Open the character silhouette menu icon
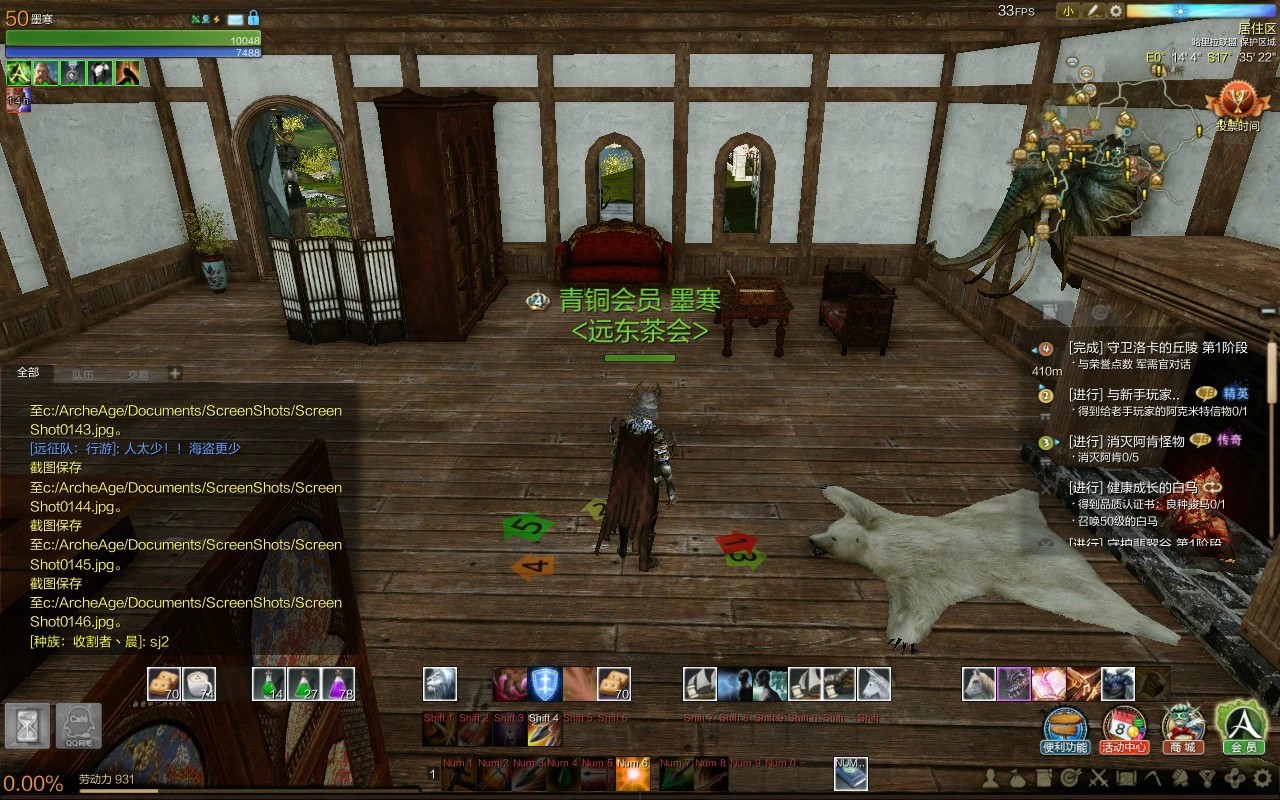The image size is (1280, 800). (991, 777)
